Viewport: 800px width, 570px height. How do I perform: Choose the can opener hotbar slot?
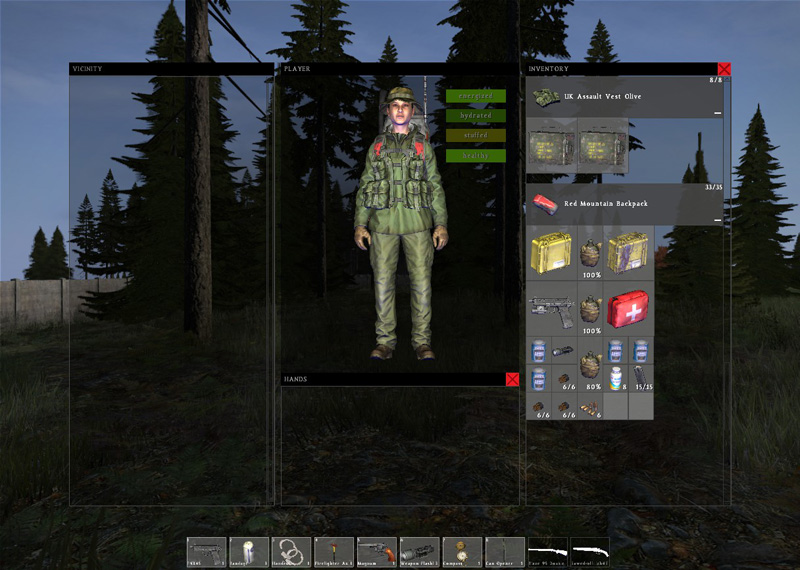click(x=504, y=552)
